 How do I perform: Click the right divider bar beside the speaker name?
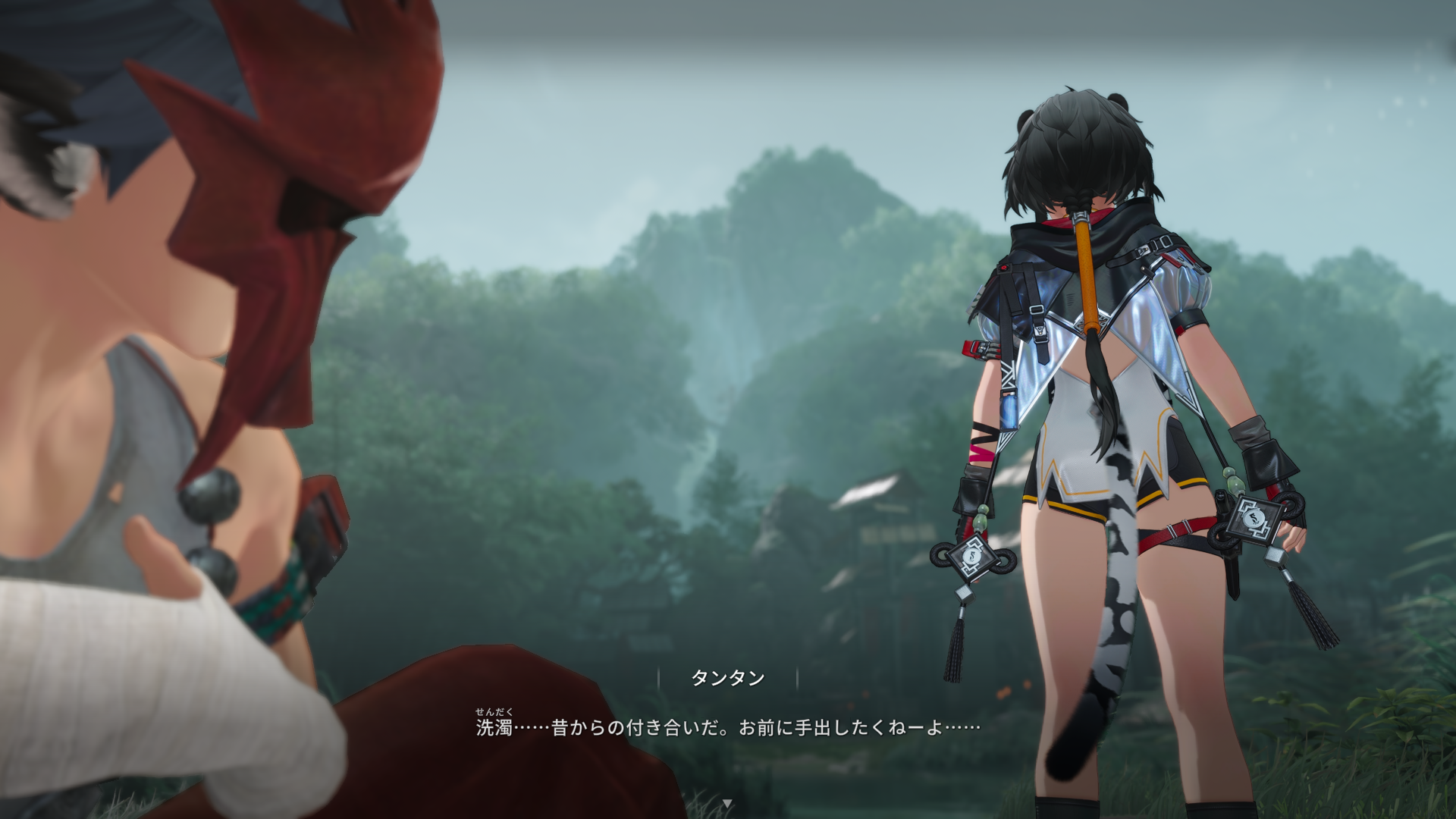(x=798, y=679)
